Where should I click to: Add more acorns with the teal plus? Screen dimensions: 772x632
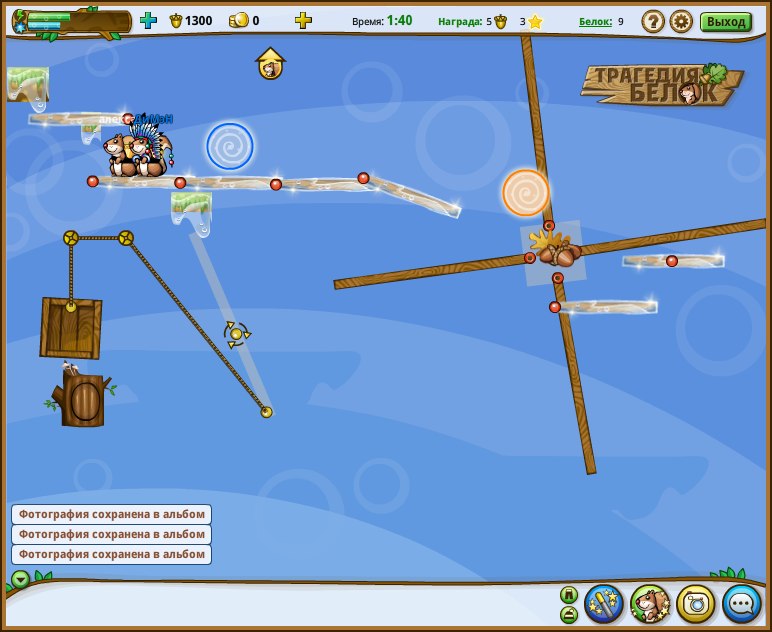point(149,20)
